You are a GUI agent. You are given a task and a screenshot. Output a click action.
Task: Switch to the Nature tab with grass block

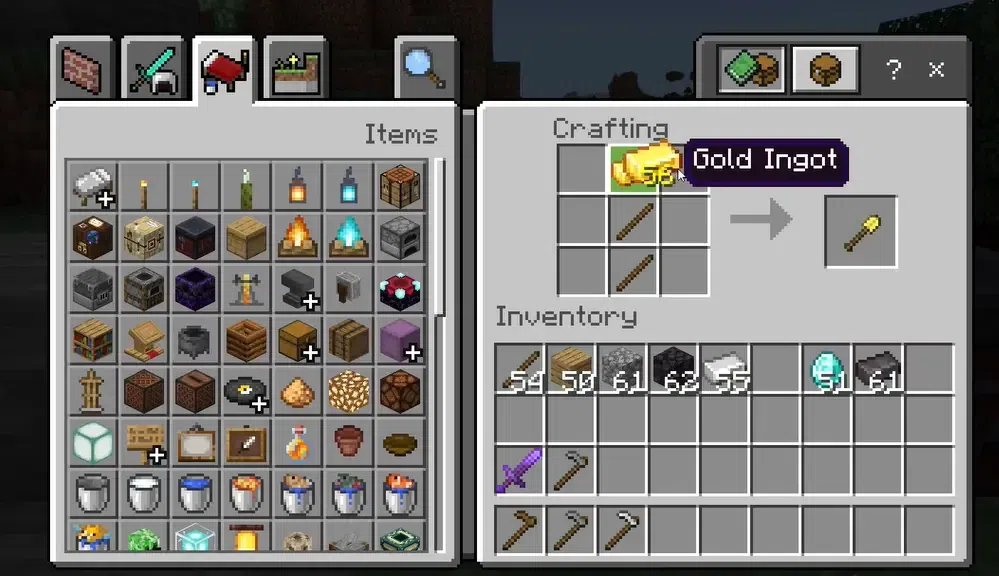[x=295, y=69]
